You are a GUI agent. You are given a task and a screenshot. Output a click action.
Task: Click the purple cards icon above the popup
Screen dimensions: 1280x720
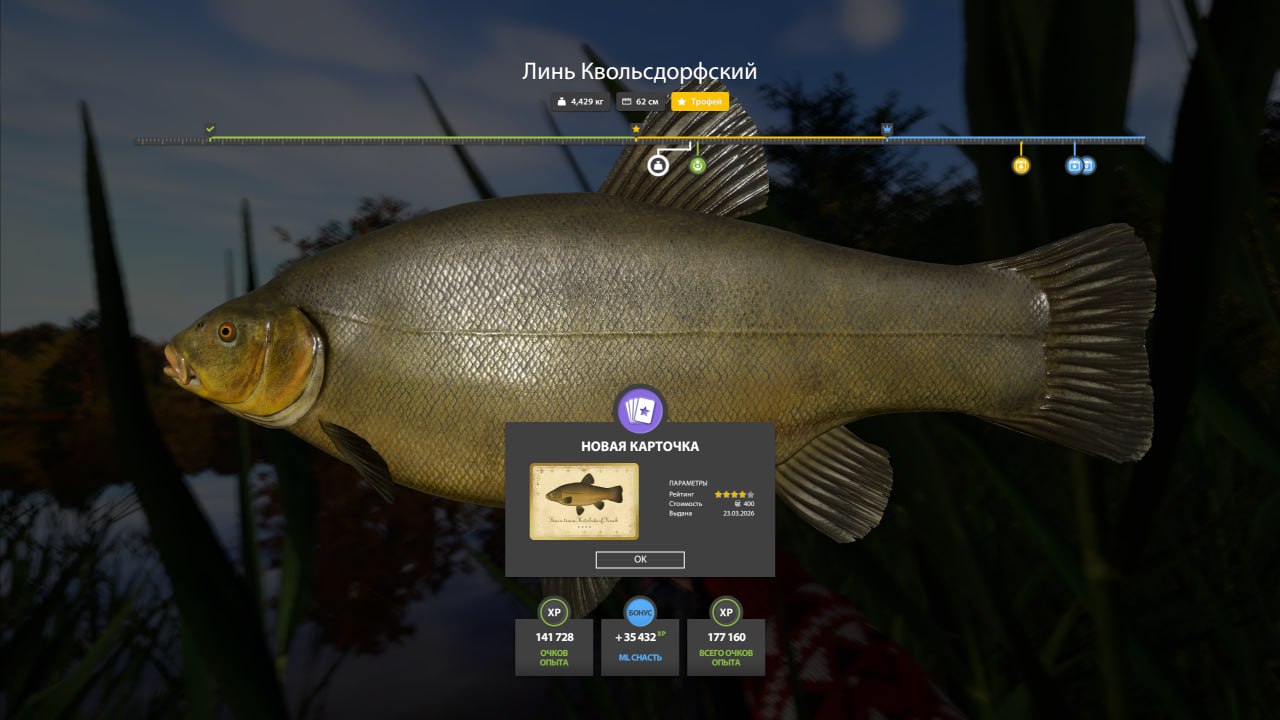[x=640, y=410]
